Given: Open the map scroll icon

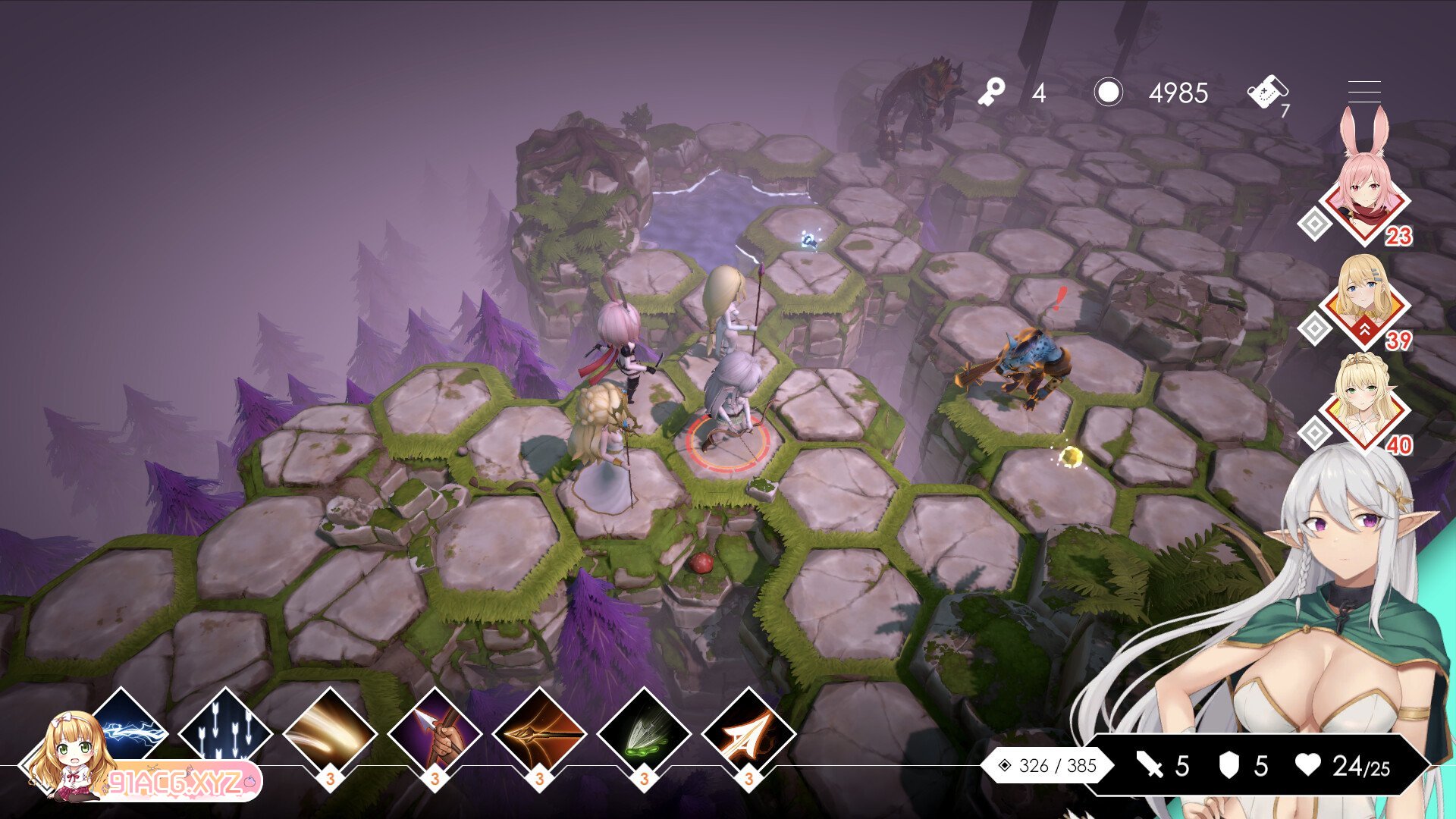Looking at the screenshot, I should [1266, 93].
